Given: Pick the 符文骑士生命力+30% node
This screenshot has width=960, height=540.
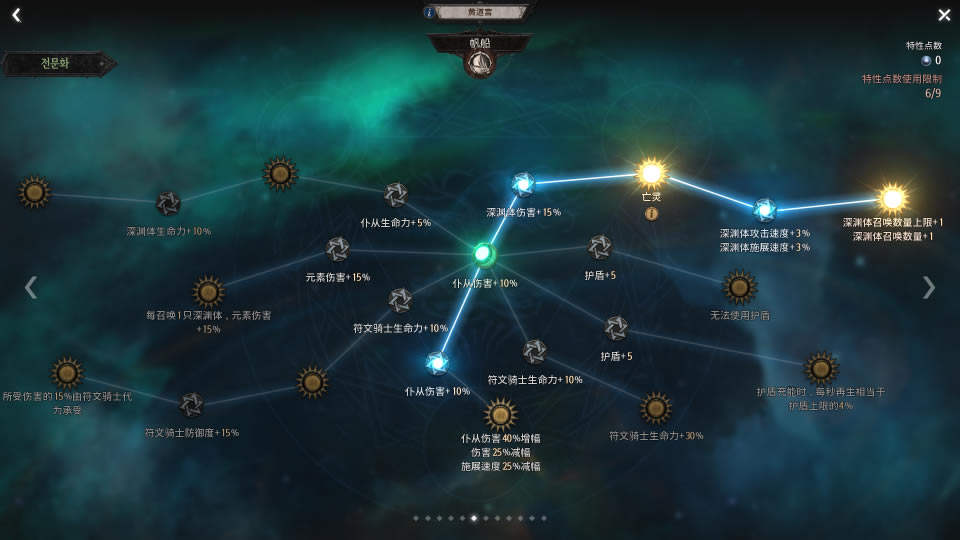Looking at the screenshot, I should [x=656, y=408].
